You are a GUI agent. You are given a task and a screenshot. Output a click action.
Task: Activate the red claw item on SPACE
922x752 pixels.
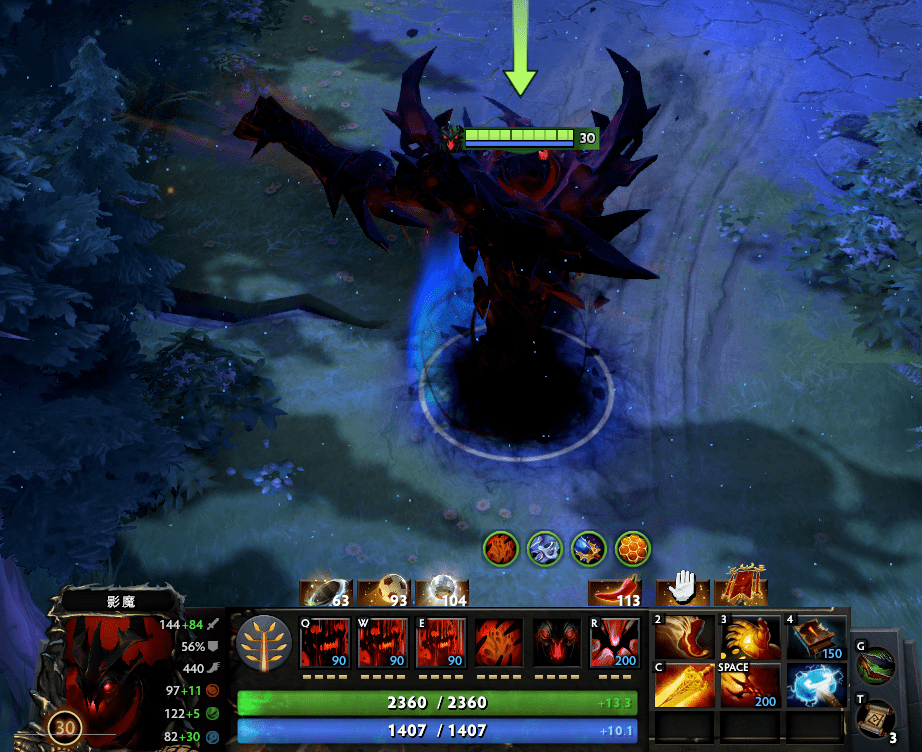(749, 686)
